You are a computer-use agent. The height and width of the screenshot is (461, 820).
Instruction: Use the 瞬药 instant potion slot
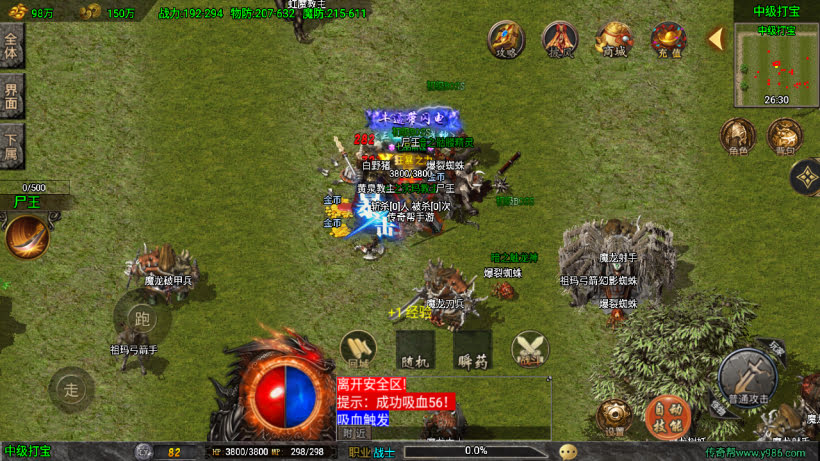[x=471, y=348]
